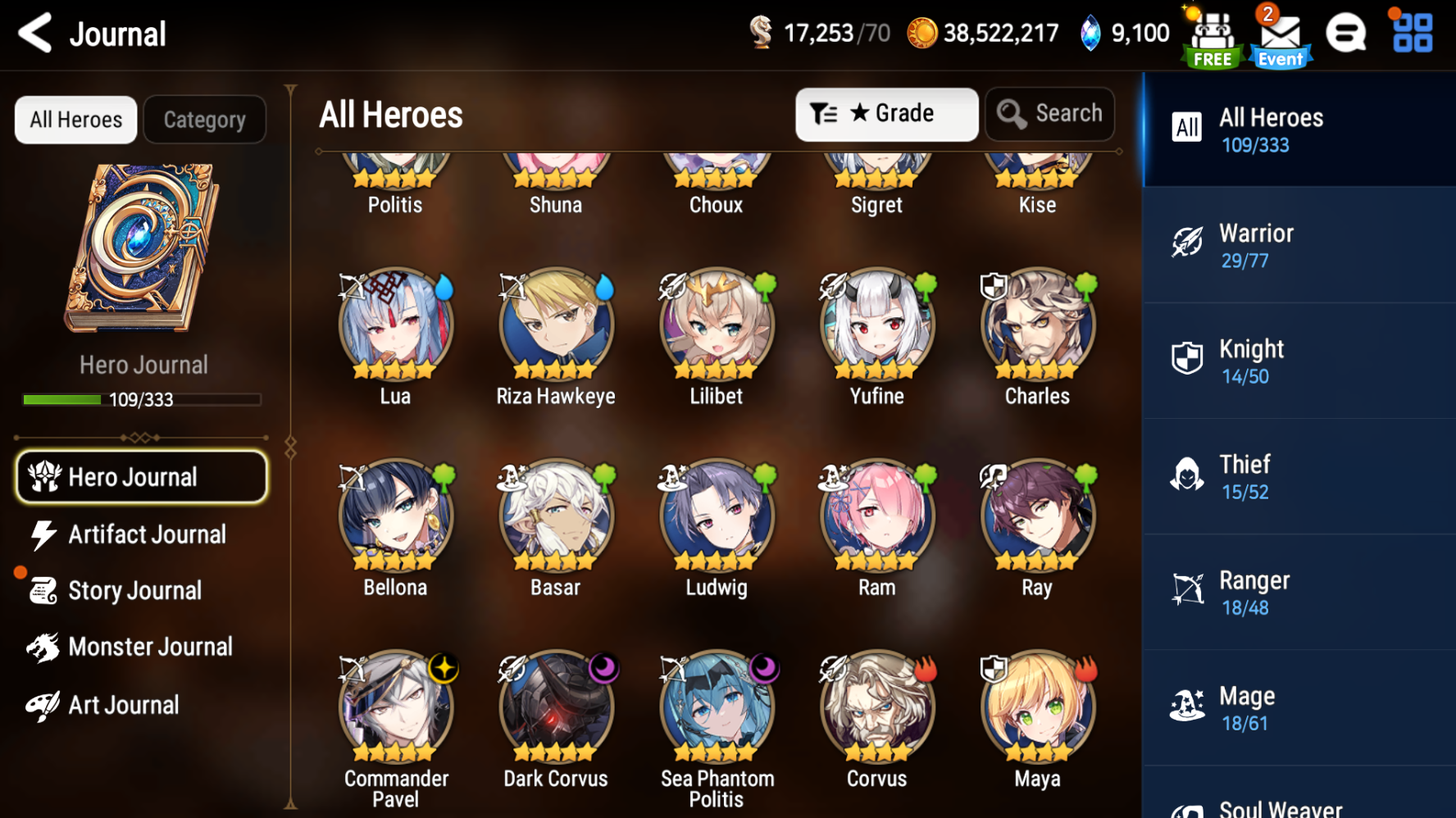This screenshot has width=1456, height=818.
Task: Switch to the All Heroes tab
Action: click(x=75, y=119)
